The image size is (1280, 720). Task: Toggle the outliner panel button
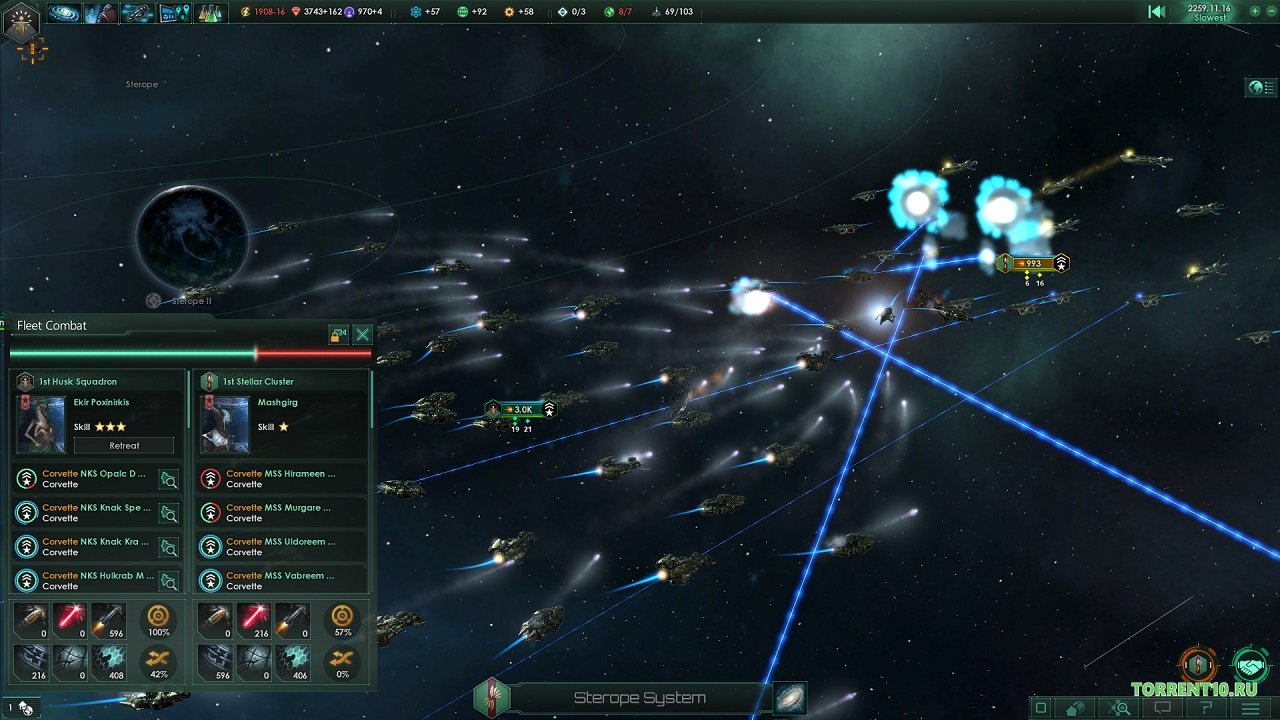pyautogui.click(x=1260, y=88)
